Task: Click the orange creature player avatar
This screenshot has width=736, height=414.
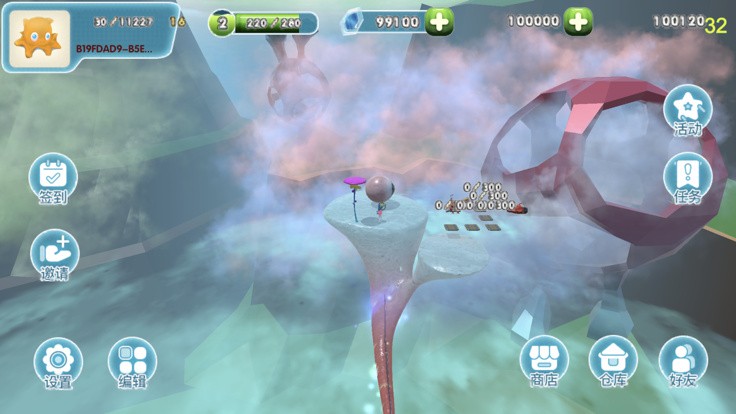Action: pyautogui.click(x=41, y=38)
